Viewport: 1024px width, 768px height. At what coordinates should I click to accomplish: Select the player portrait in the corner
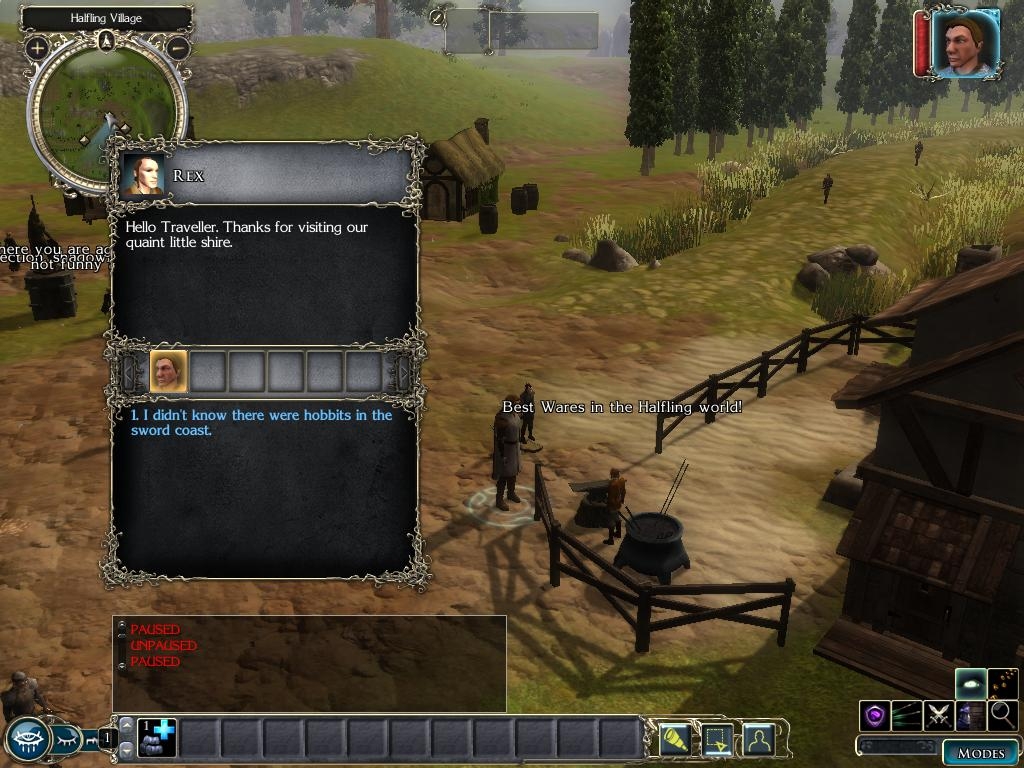(x=965, y=43)
